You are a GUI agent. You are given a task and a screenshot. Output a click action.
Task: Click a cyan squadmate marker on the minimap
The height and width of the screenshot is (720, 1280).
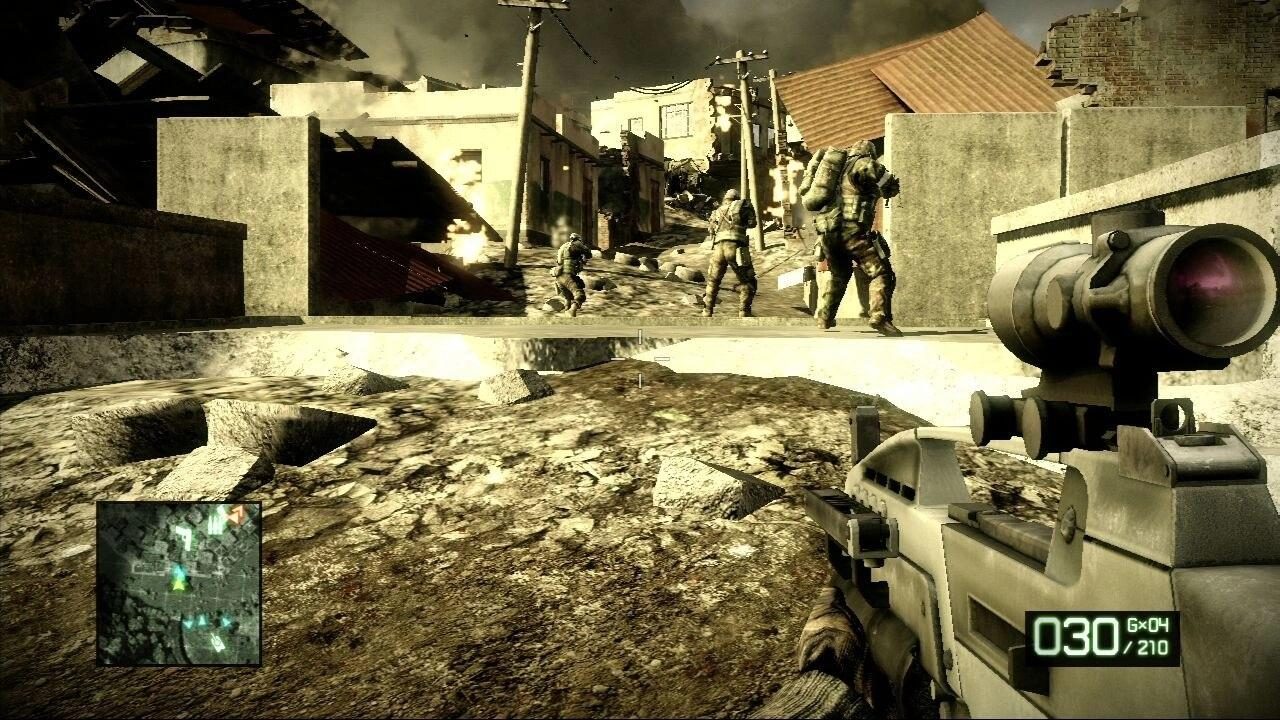202,620
